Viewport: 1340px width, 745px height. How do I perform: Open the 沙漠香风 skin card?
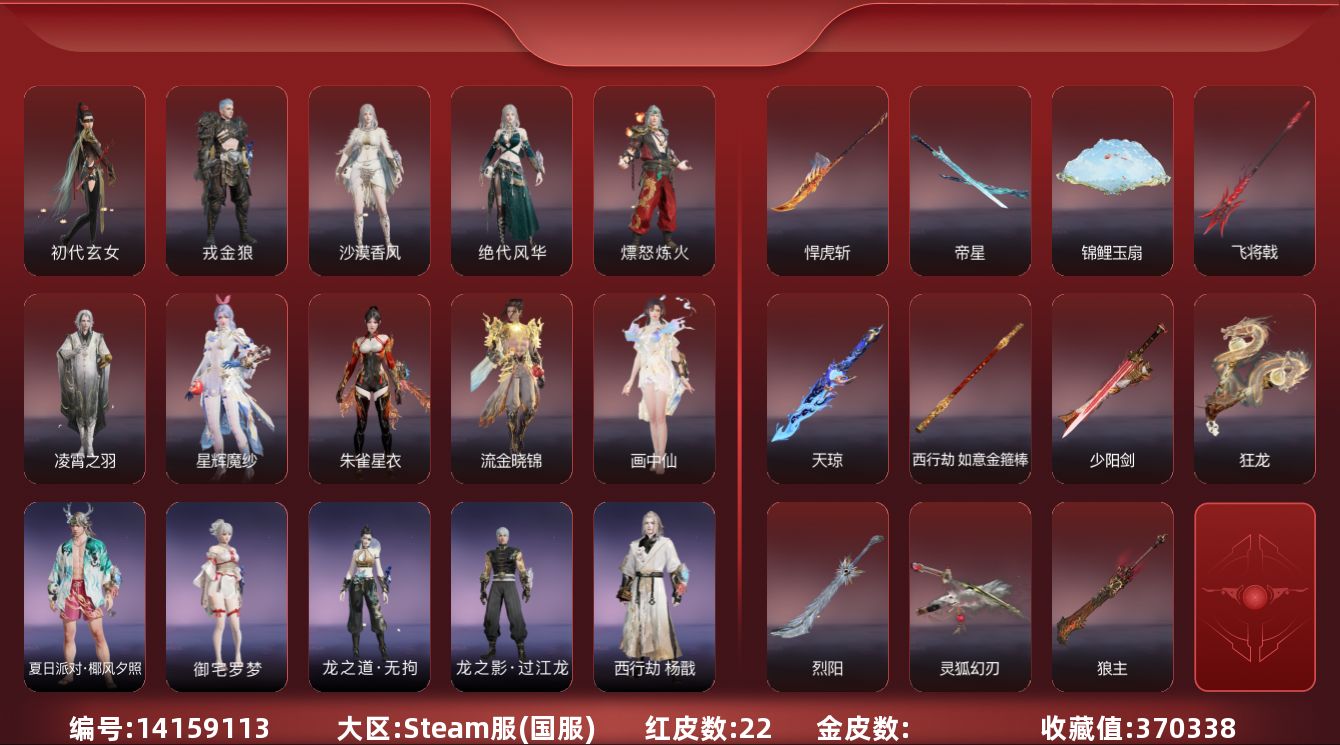pyautogui.click(x=369, y=180)
